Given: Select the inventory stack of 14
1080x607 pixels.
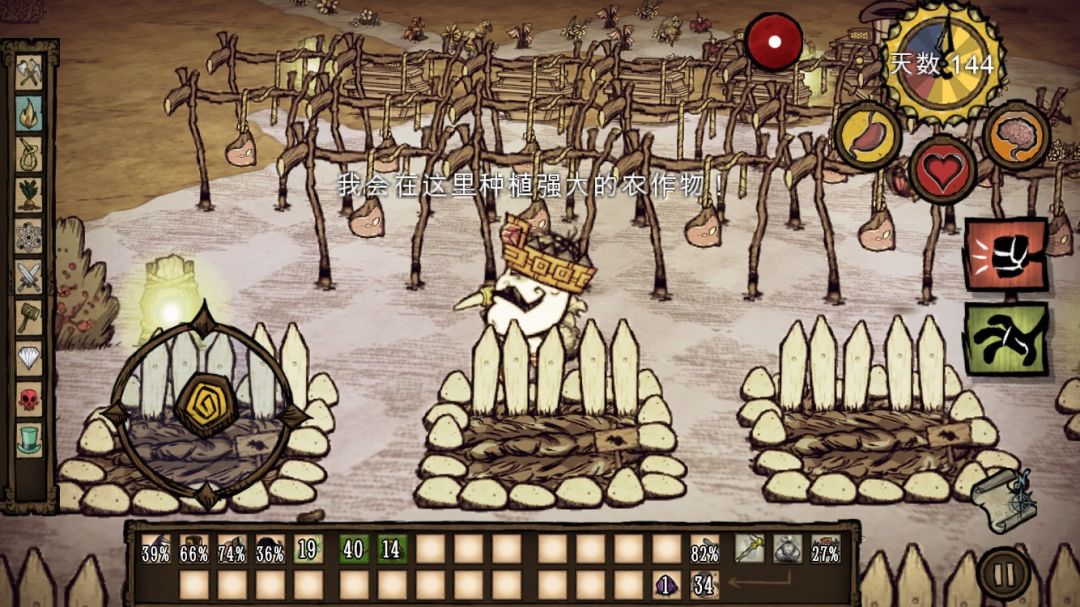Looking at the screenshot, I should point(391,549).
